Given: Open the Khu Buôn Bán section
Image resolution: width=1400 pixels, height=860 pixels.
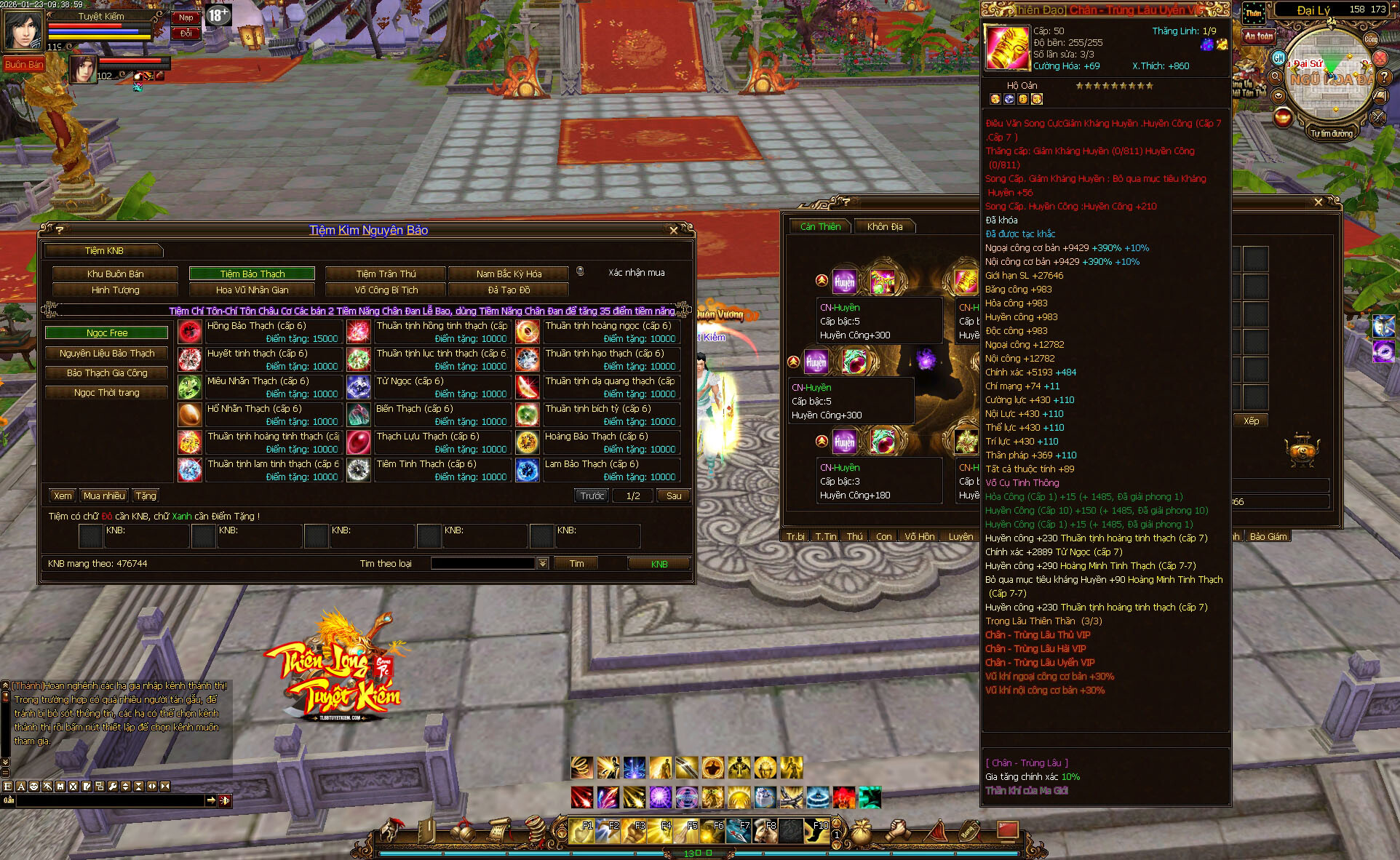Looking at the screenshot, I should coord(115,274).
